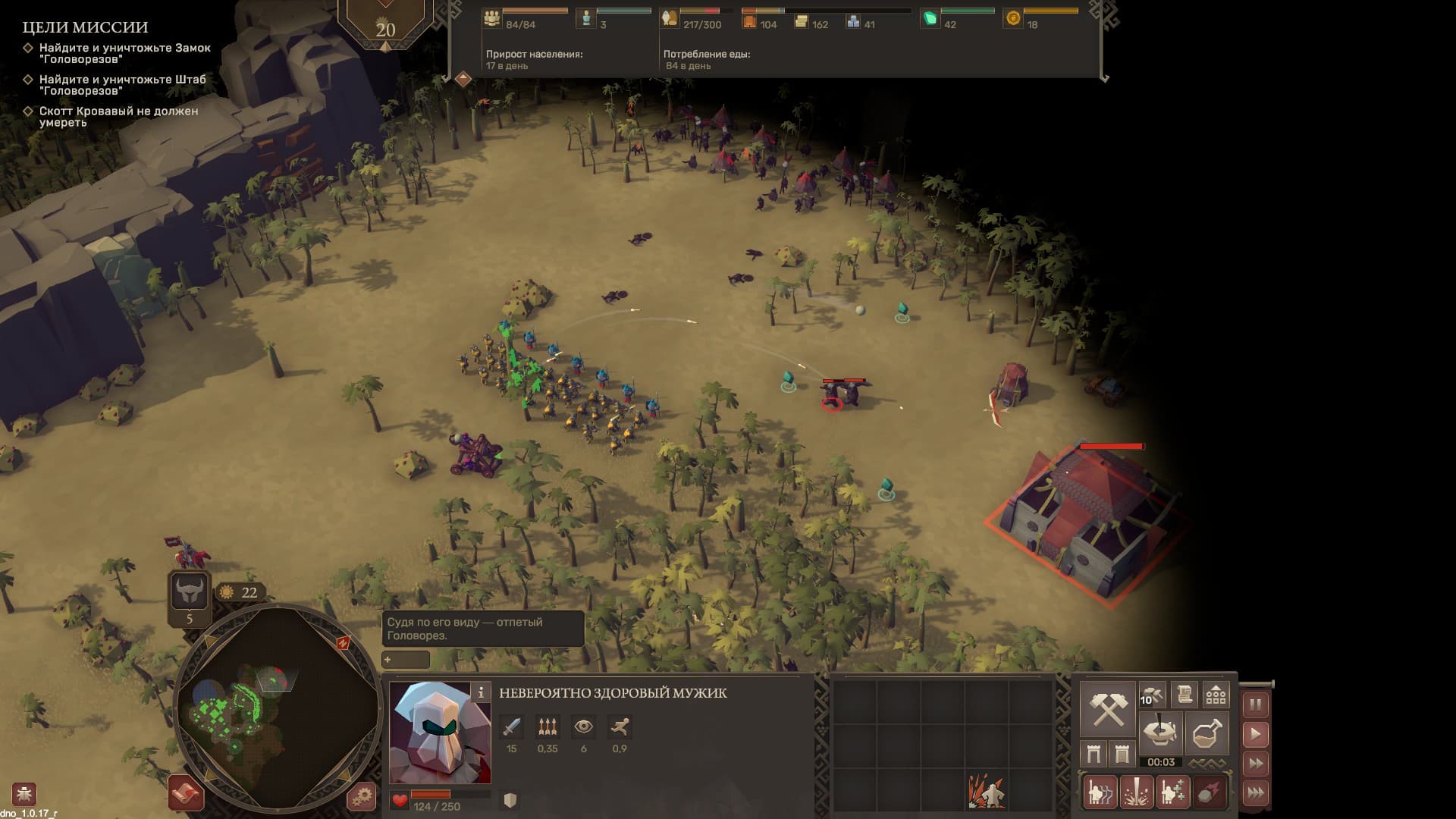Activate the pedestal ability with the timer
The image size is (1456, 819).
point(1160,733)
